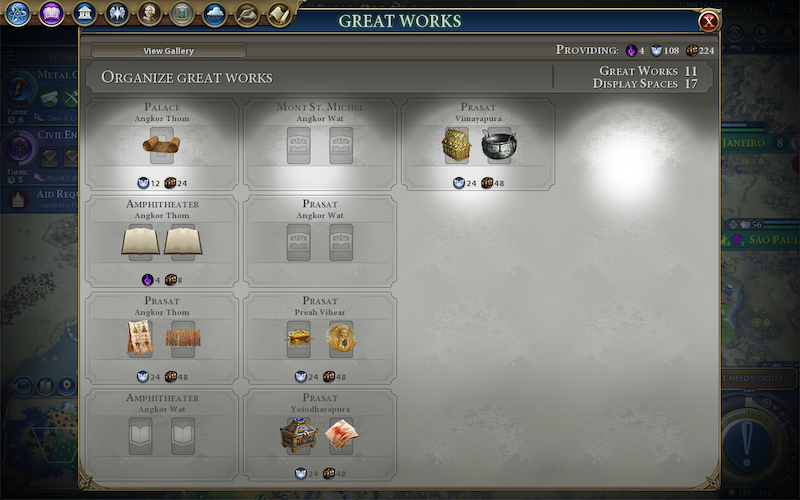Show the Great People bust icon
The image size is (800, 500).
(149, 14)
